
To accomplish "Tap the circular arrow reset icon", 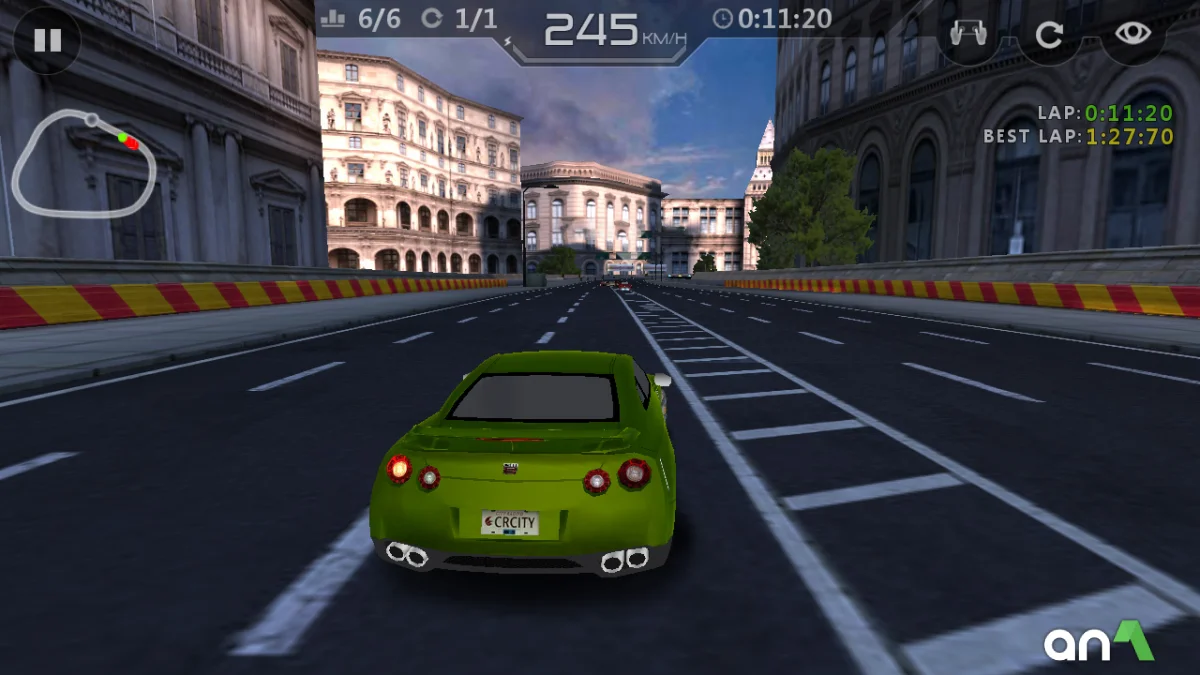I will click(1048, 36).
